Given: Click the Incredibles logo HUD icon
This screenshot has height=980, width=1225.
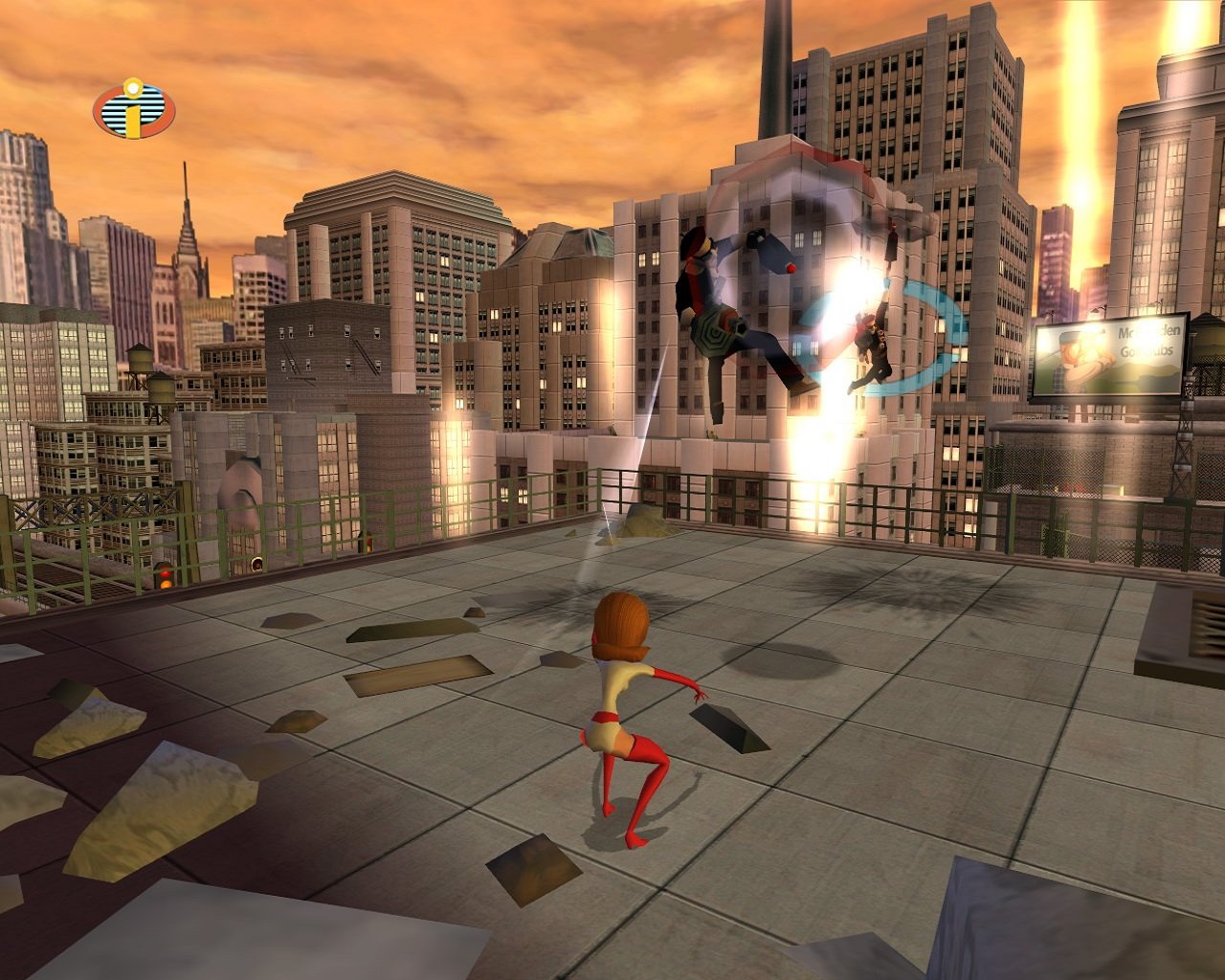Looking at the screenshot, I should [134, 111].
